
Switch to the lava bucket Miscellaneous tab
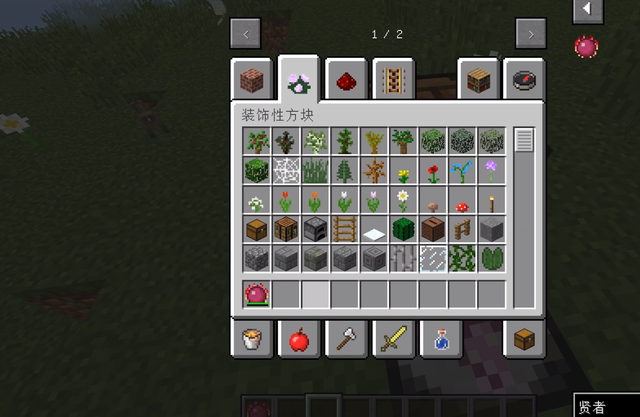click(x=250, y=340)
